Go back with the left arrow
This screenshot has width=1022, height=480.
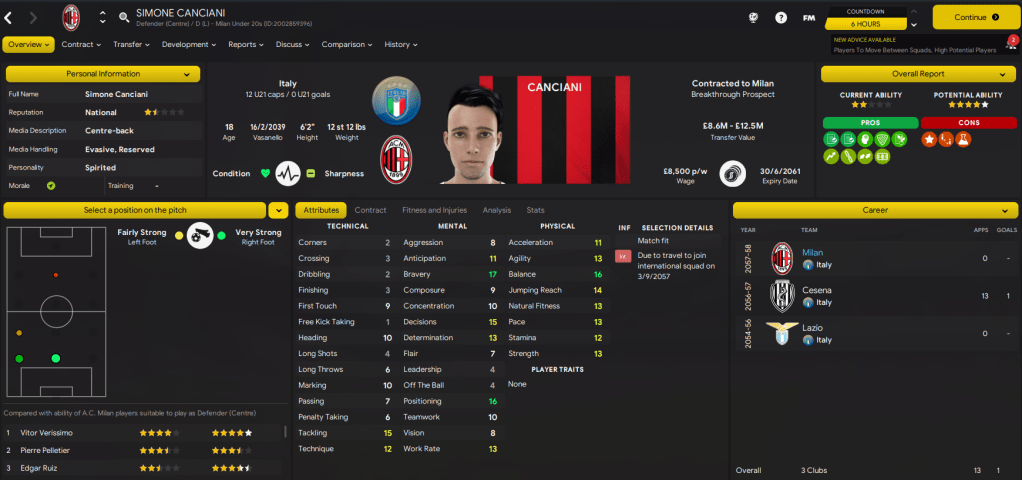(x=9, y=17)
